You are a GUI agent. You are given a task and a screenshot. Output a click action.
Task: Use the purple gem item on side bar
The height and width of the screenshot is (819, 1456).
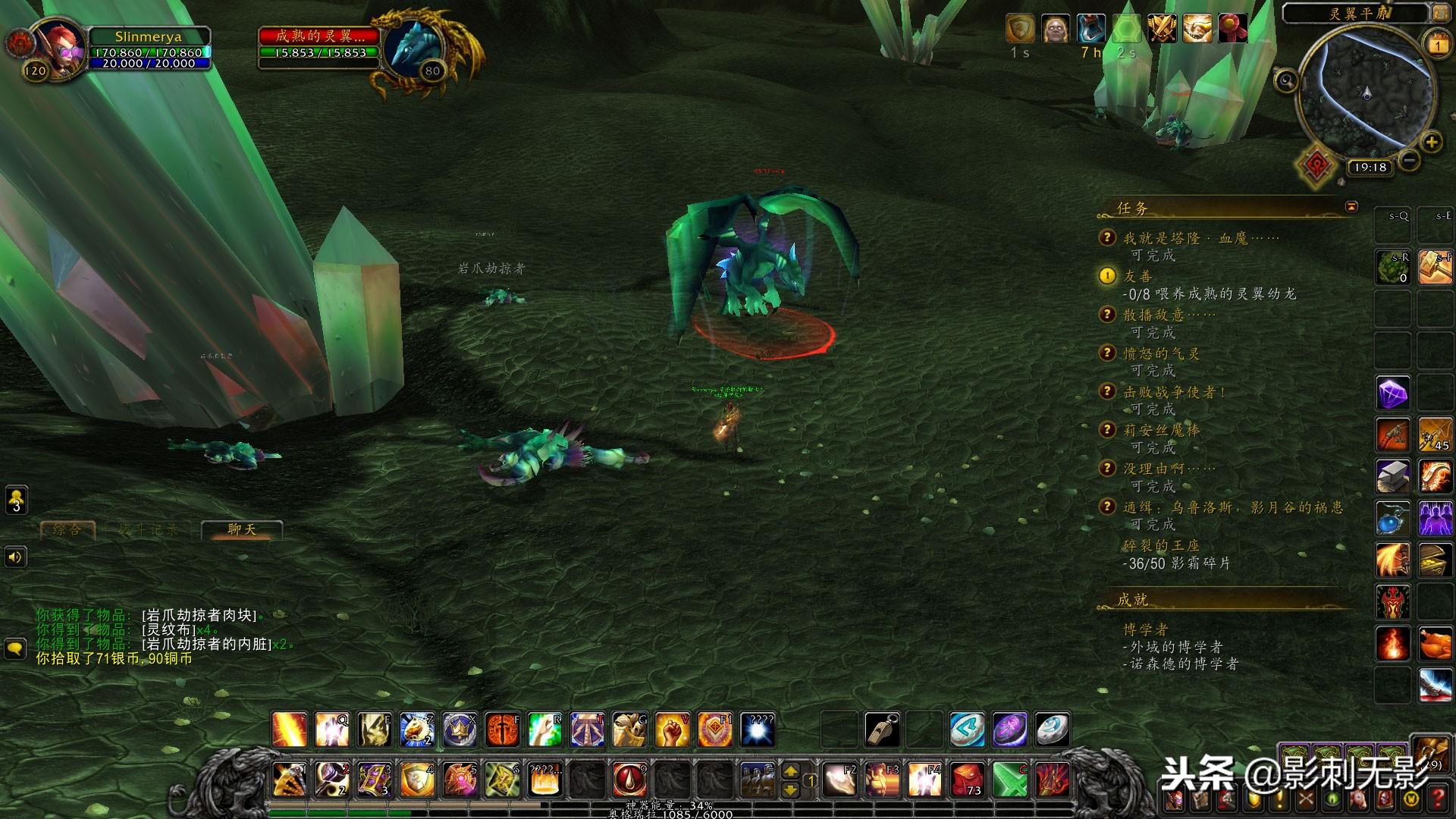coord(1393,394)
